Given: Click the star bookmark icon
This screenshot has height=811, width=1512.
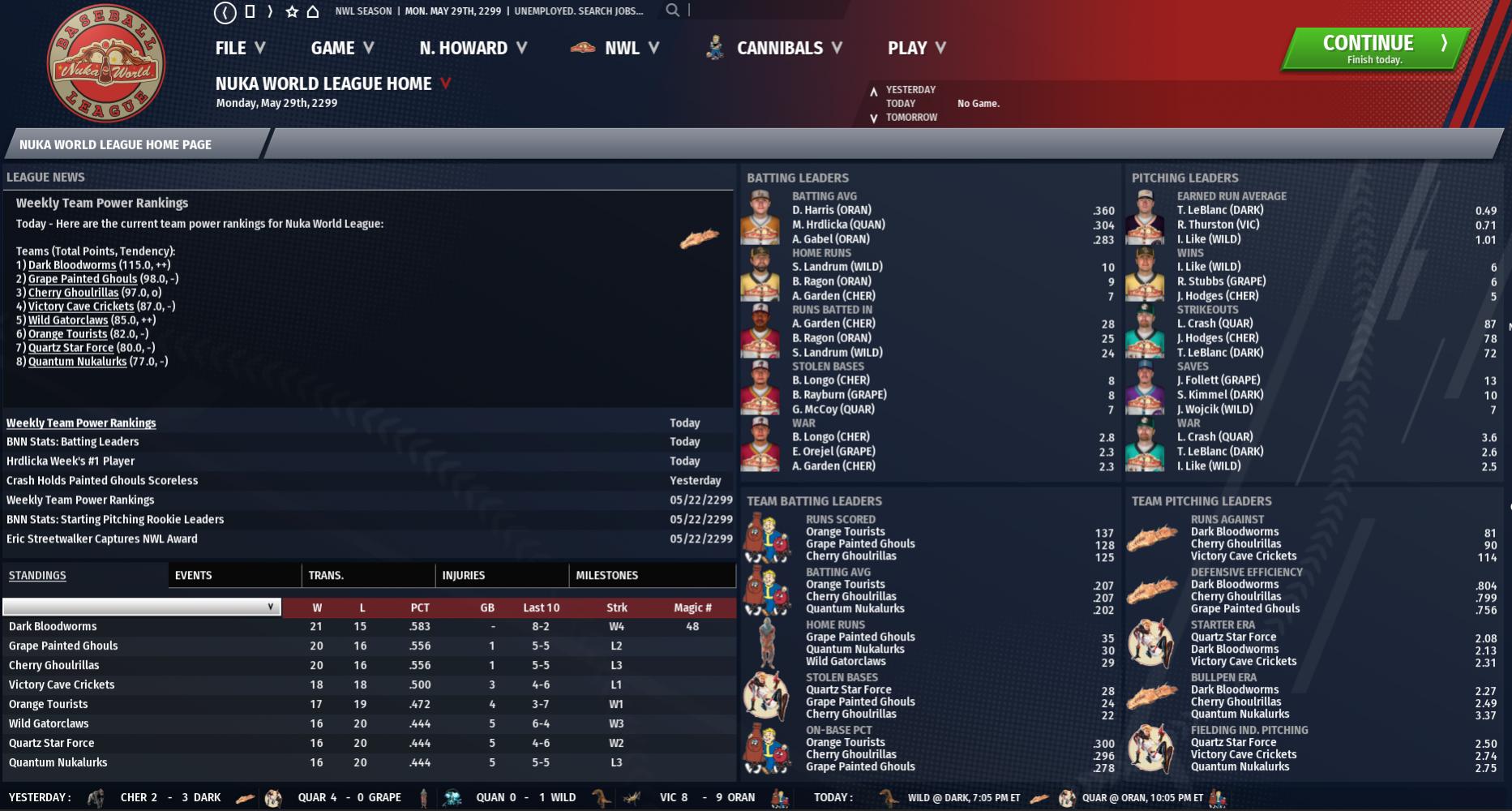Looking at the screenshot, I should point(292,11).
